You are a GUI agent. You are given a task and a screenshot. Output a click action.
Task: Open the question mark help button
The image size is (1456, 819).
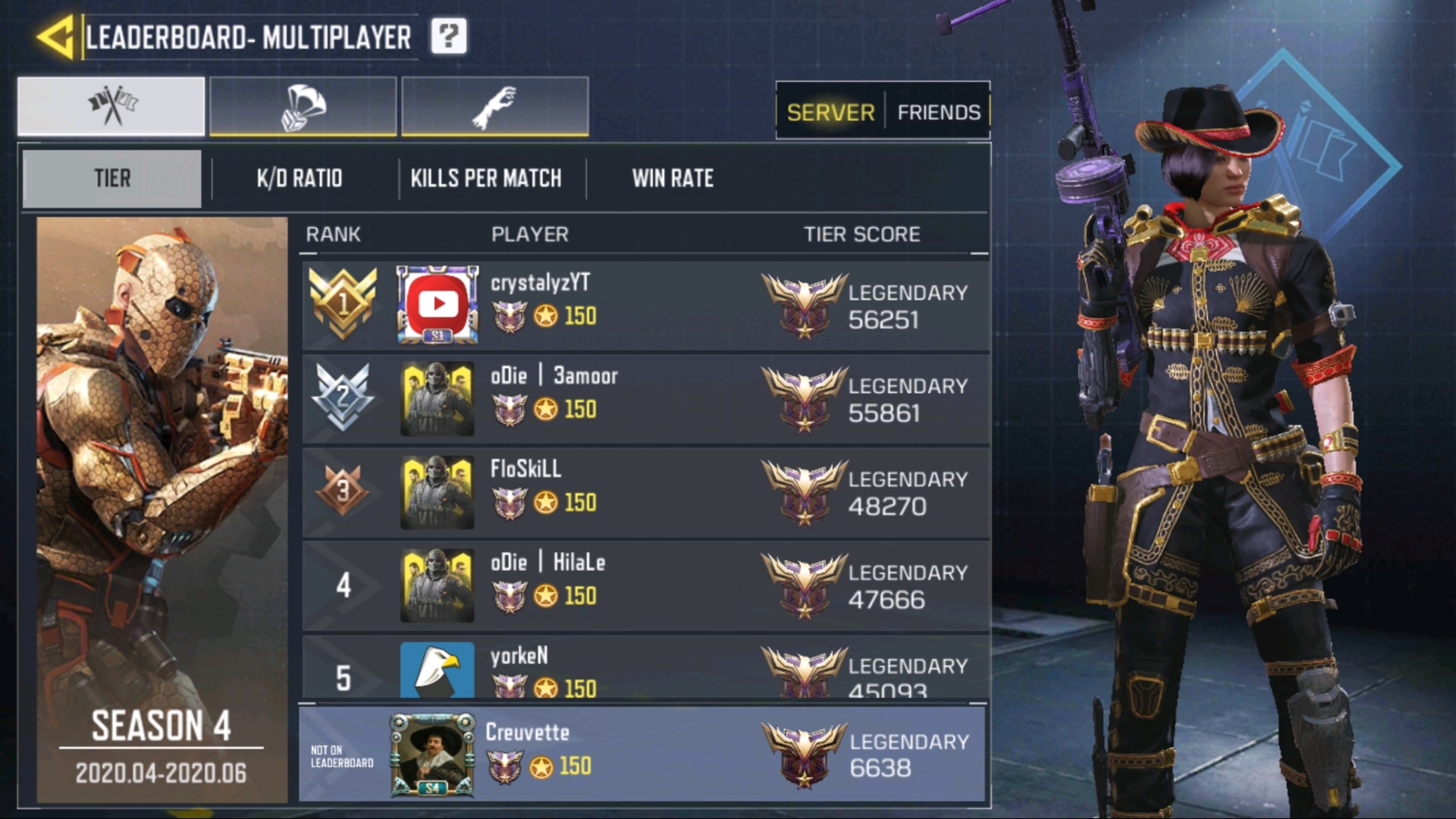point(448,36)
